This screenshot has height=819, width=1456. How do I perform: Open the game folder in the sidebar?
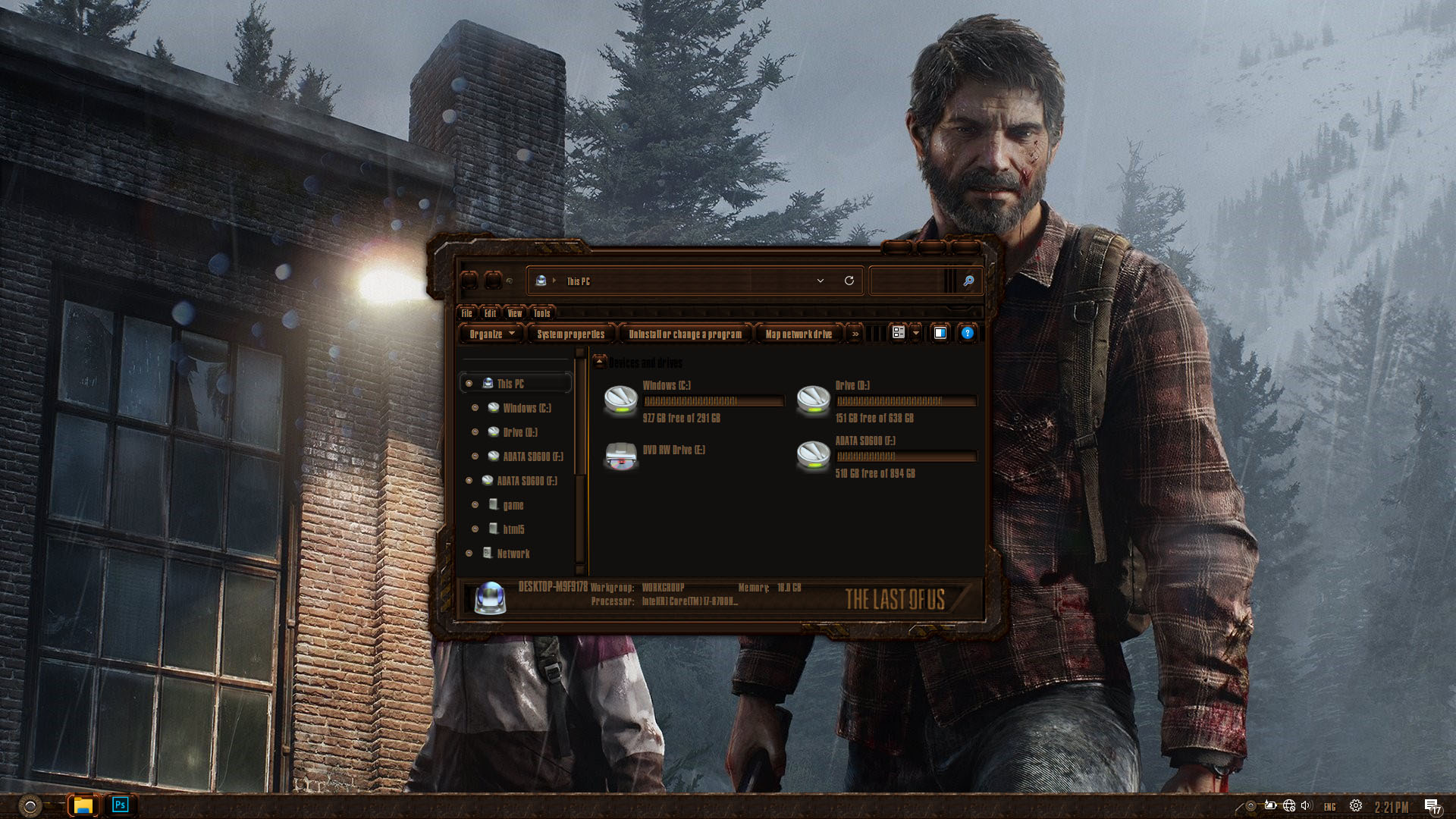click(513, 505)
